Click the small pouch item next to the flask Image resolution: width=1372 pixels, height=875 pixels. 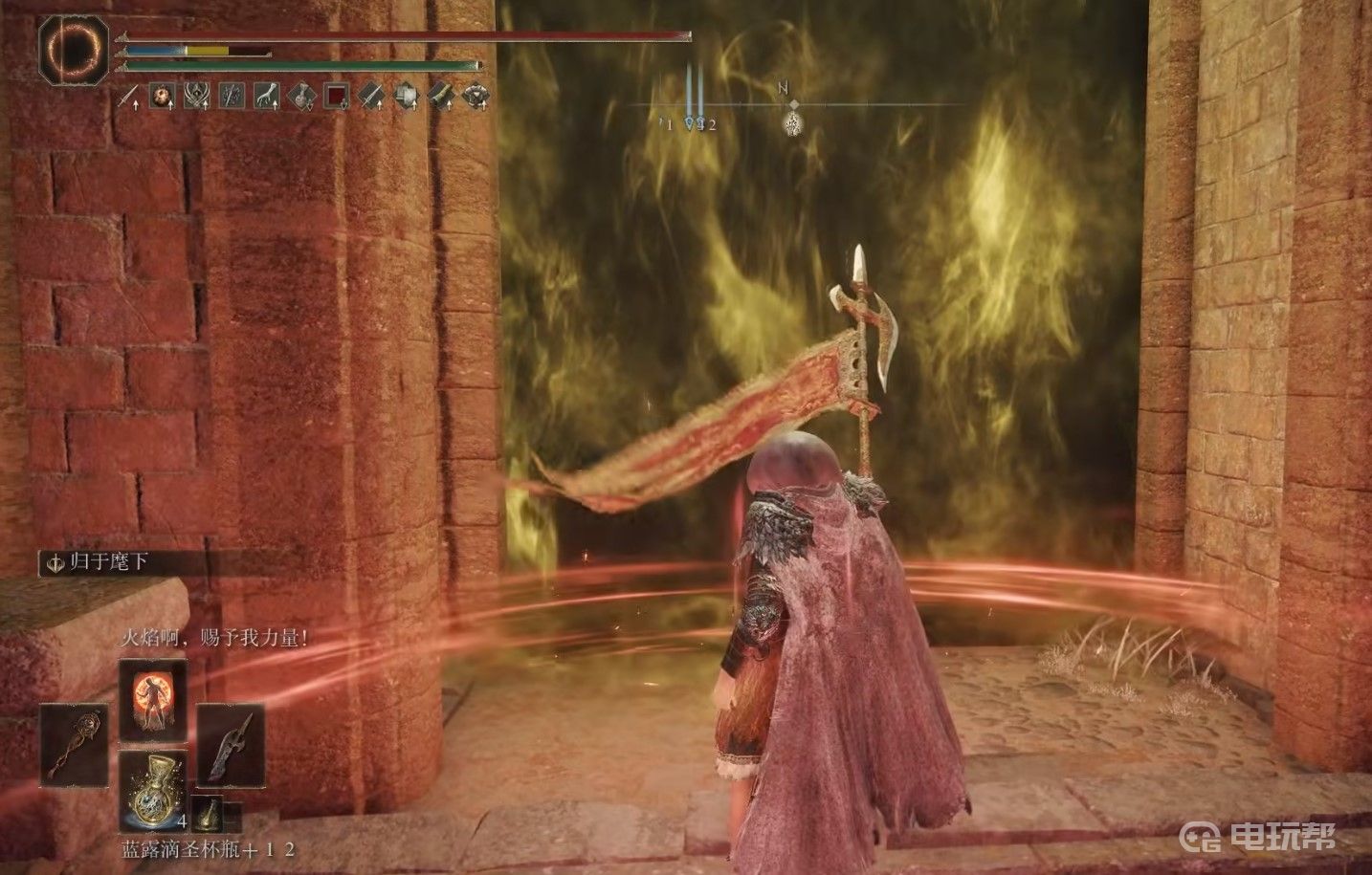pyautogui.click(x=206, y=813)
